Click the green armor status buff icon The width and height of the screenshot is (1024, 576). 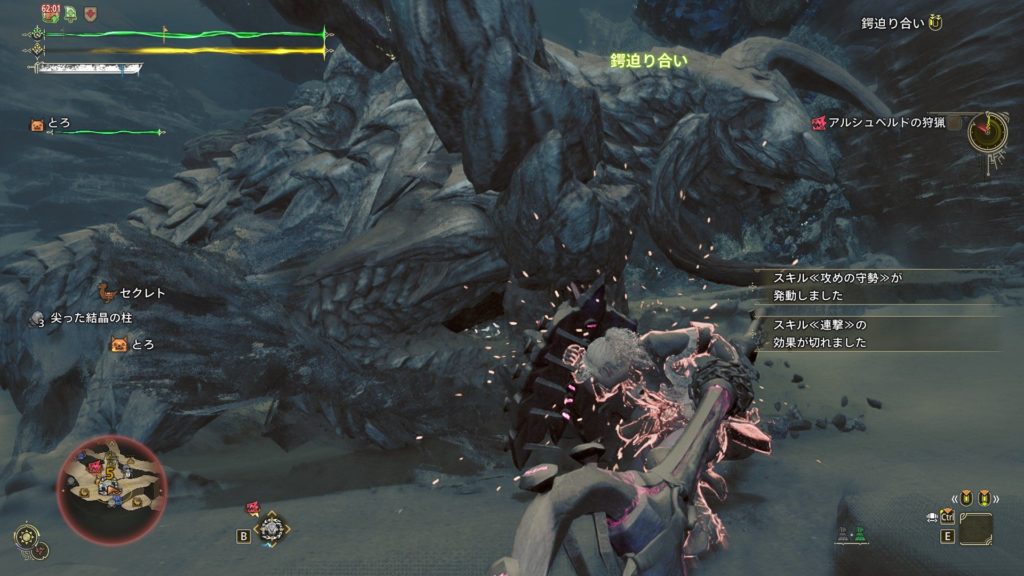[71, 14]
